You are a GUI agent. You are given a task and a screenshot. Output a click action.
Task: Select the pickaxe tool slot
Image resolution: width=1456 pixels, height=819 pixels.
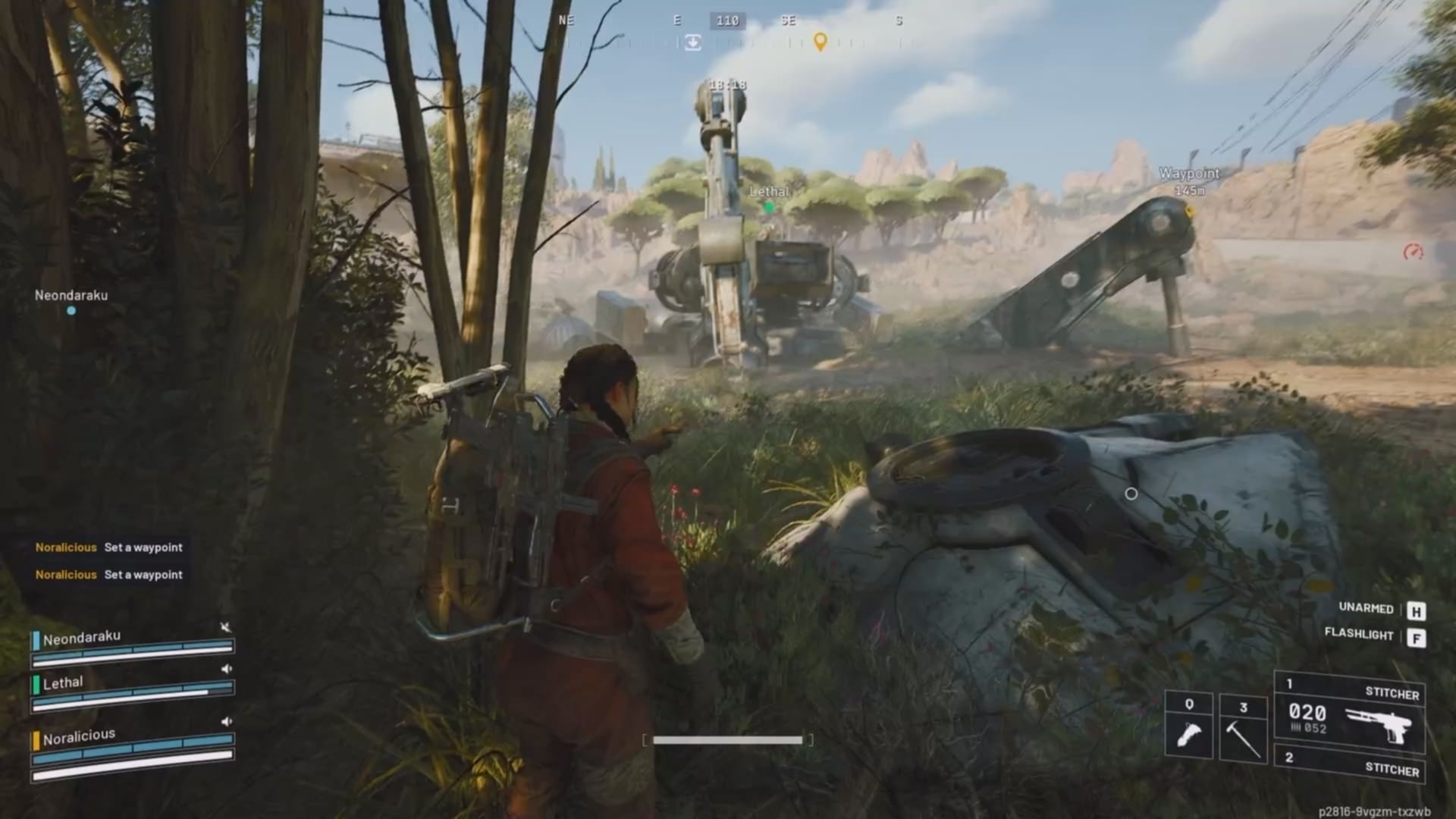tap(1244, 727)
